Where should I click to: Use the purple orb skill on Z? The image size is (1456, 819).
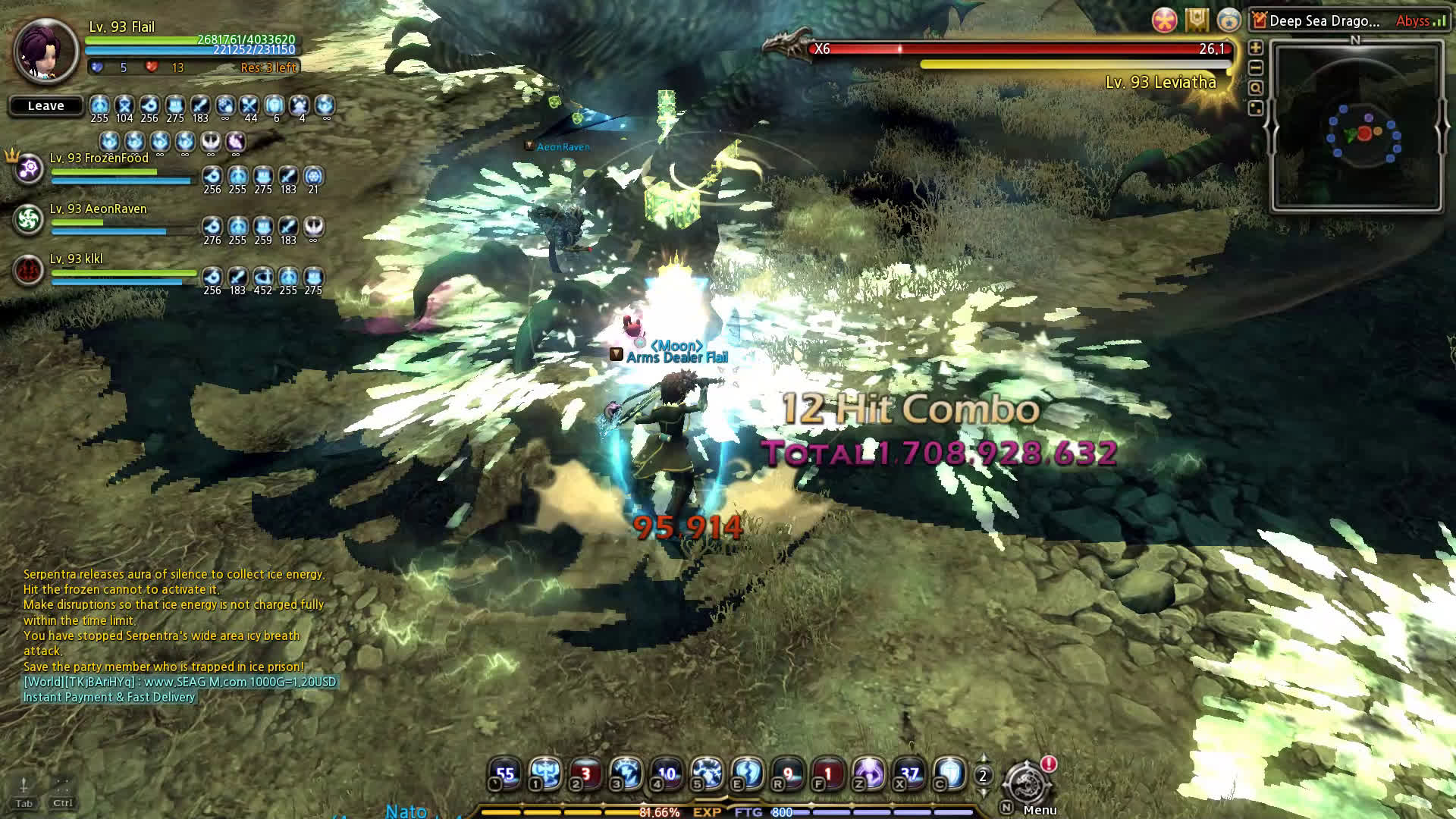868,773
